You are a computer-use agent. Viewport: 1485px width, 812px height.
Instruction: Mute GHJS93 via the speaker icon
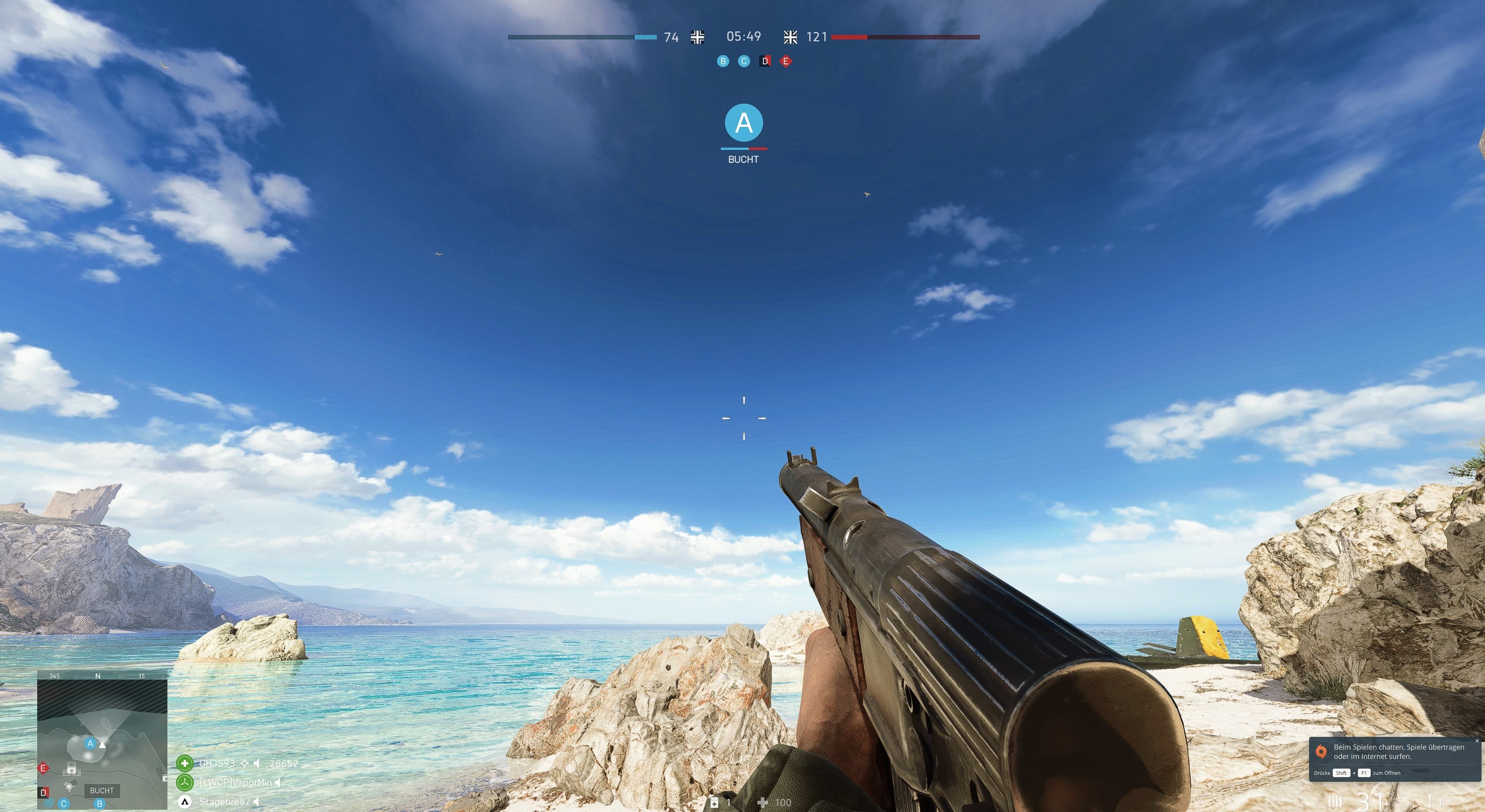pos(257,764)
